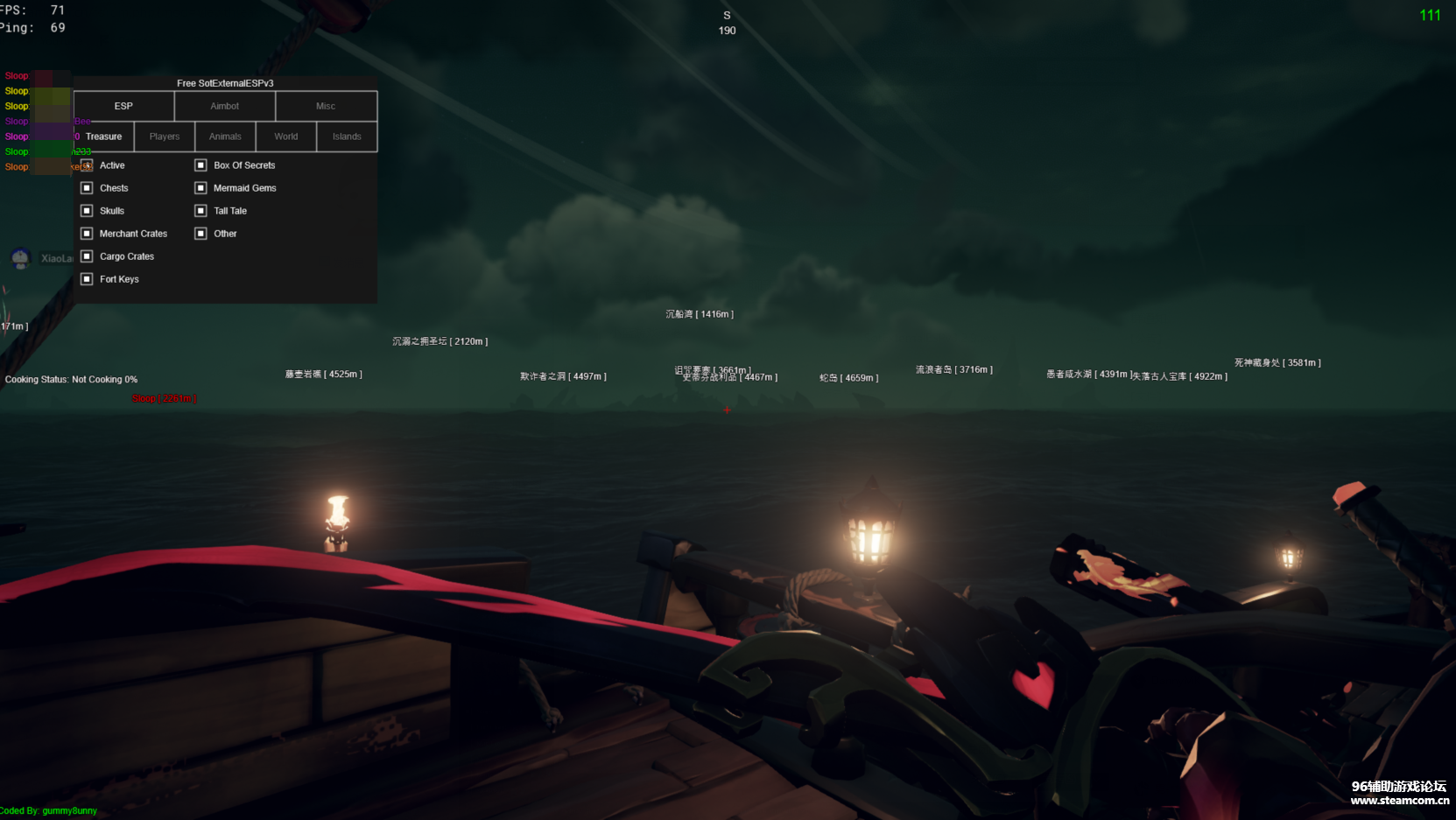Screen dimensions: 1456x820
Task: Toggle the Skulls checkbox
Action: click(87, 211)
